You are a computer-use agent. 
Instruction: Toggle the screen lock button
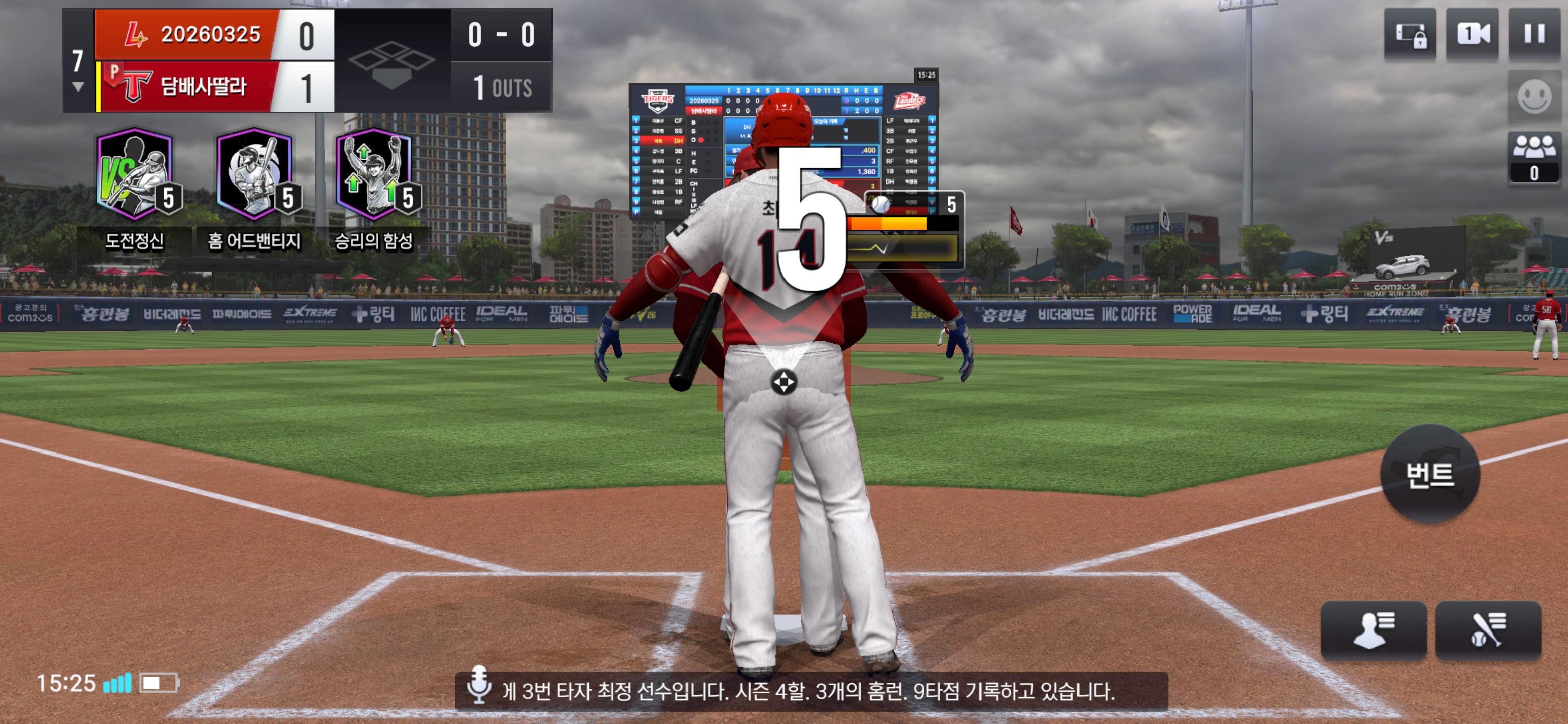tap(1410, 34)
